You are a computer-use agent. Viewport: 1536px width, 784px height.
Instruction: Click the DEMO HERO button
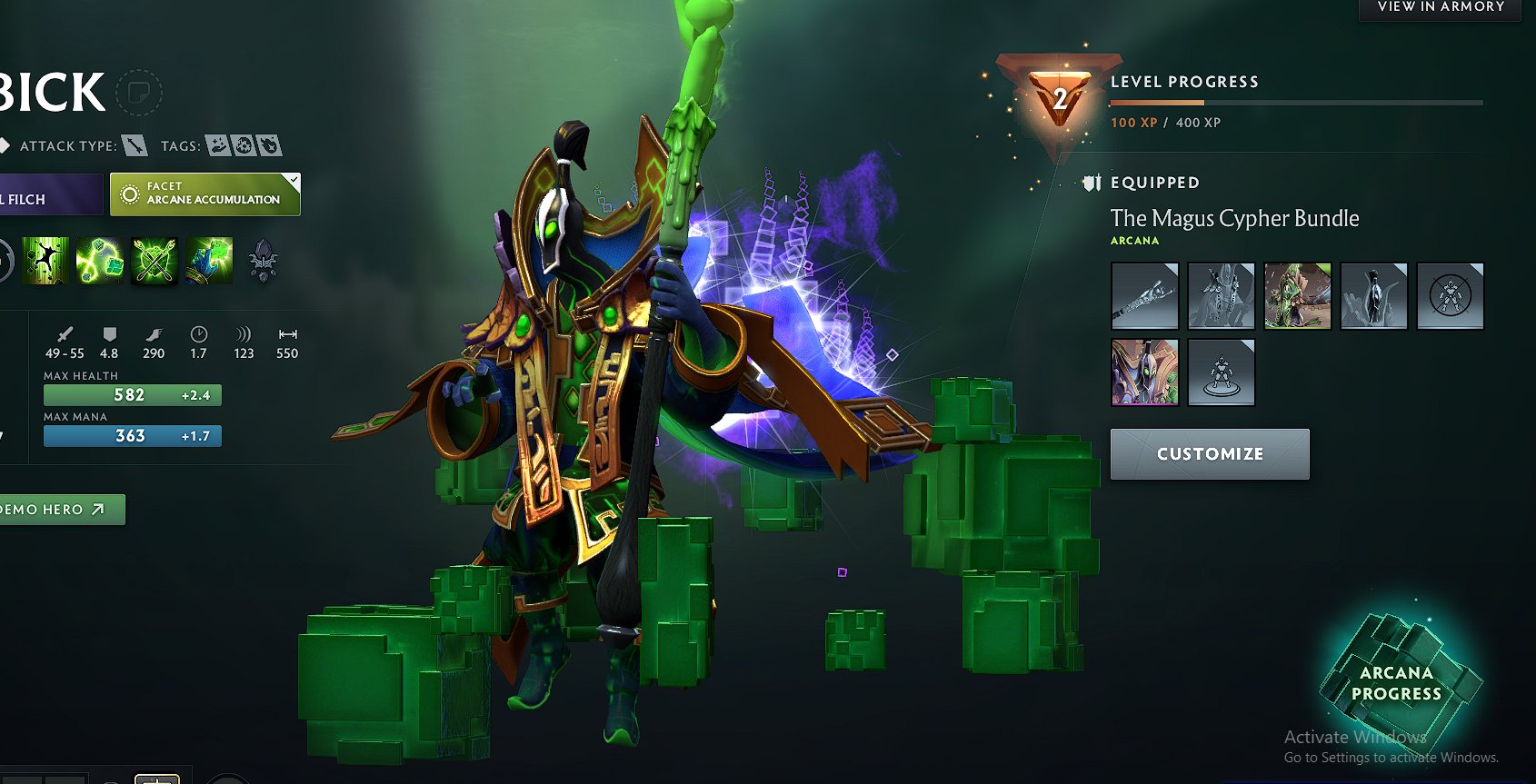point(55,510)
